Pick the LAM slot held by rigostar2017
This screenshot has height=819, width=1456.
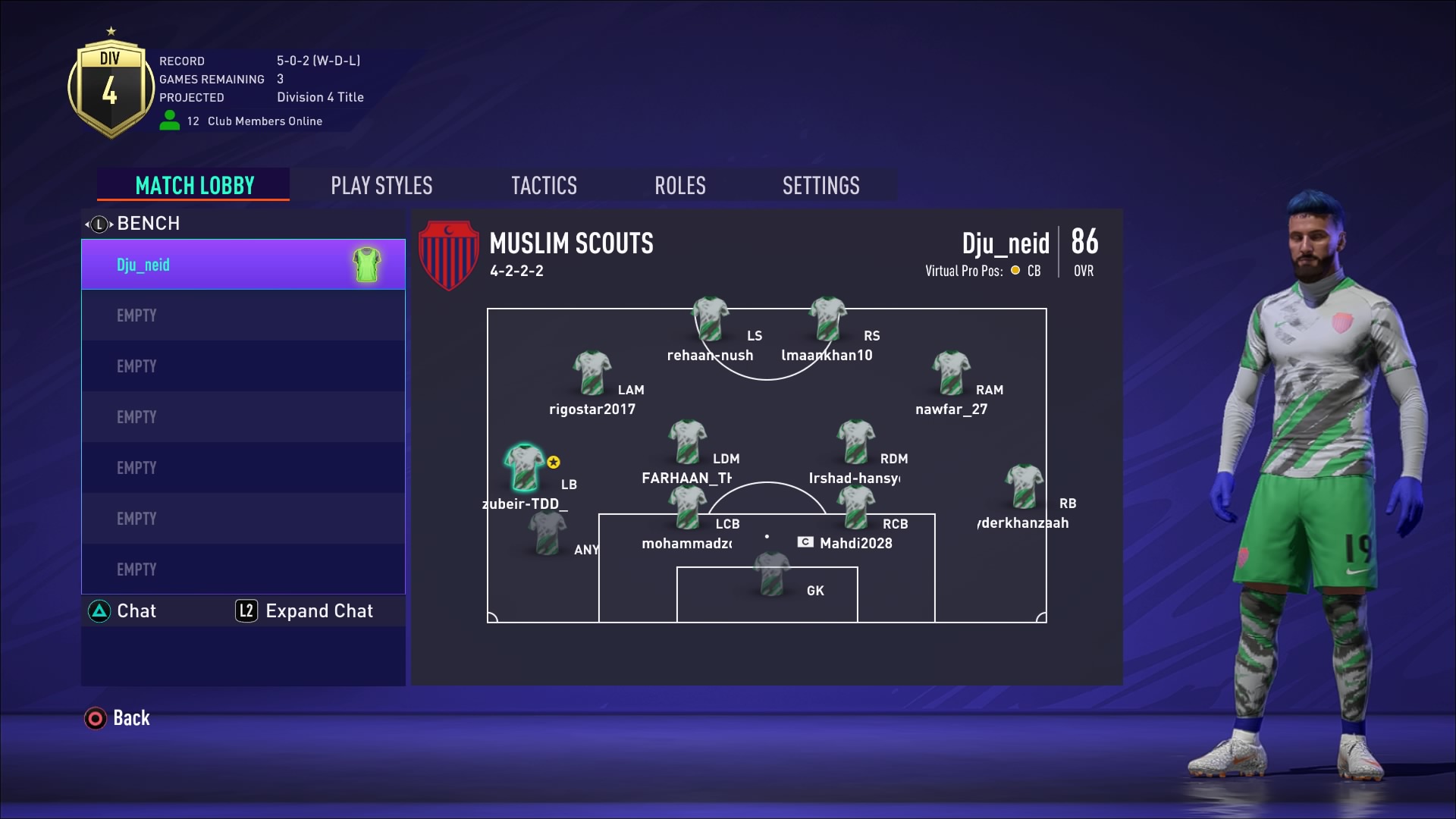tap(591, 372)
